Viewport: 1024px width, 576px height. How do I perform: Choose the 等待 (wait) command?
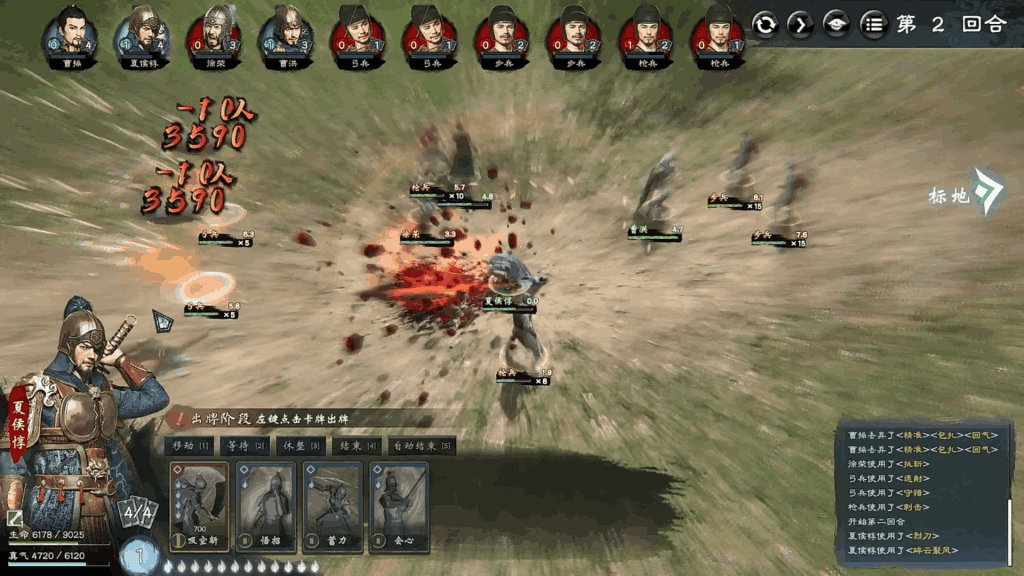coord(248,446)
